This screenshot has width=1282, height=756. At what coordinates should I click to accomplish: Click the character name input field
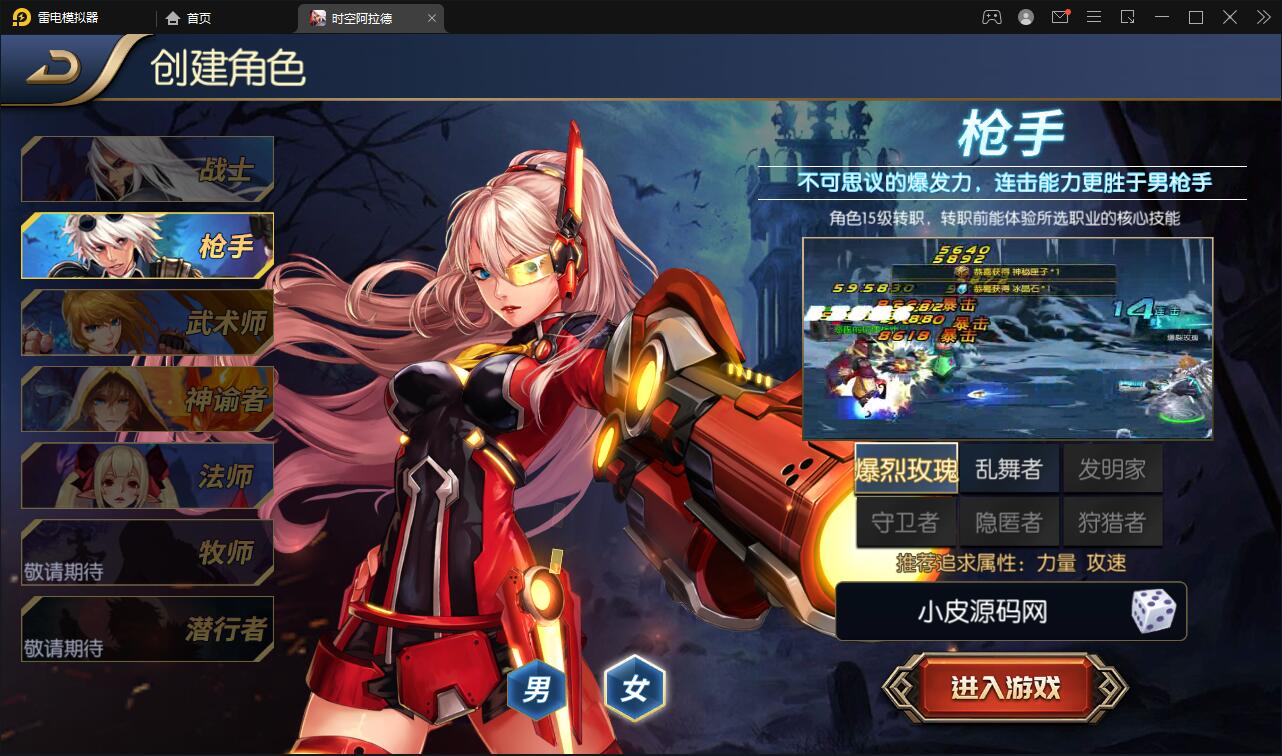(980, 611)
